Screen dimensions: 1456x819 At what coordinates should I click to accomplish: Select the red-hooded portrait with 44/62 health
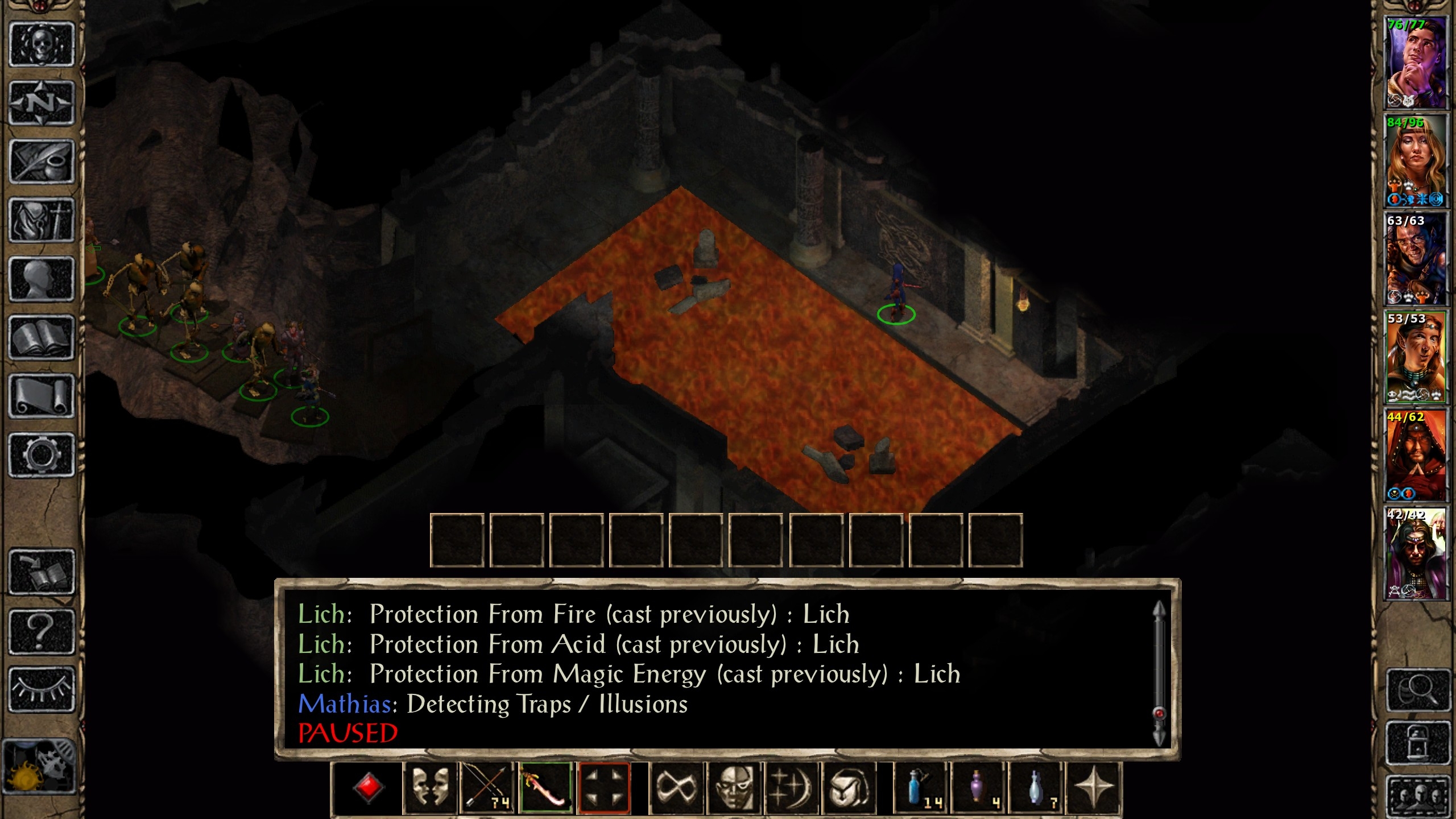click(1416, 455)
